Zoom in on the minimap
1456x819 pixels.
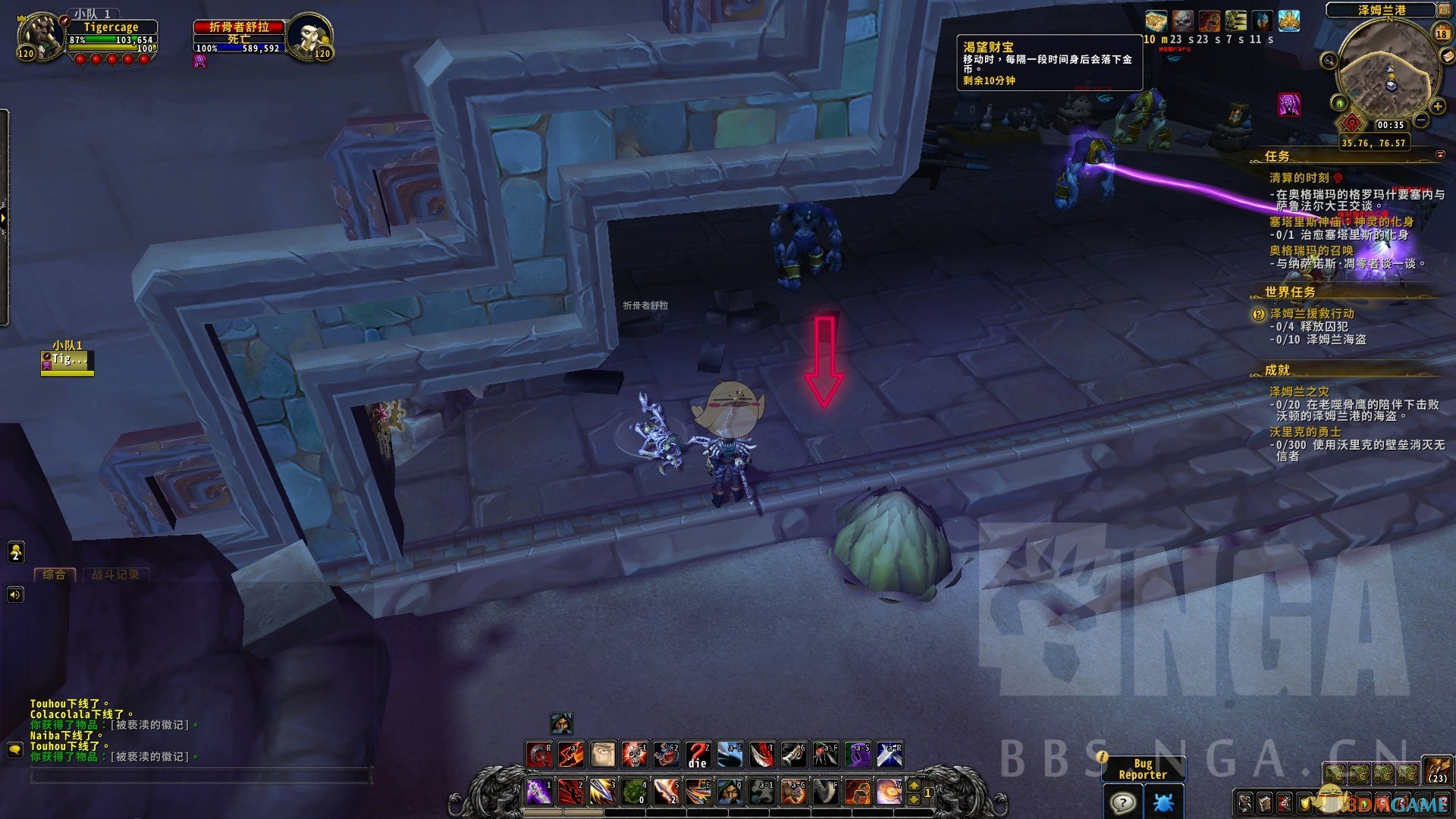pyautogui.click(x=1437, y=106)
